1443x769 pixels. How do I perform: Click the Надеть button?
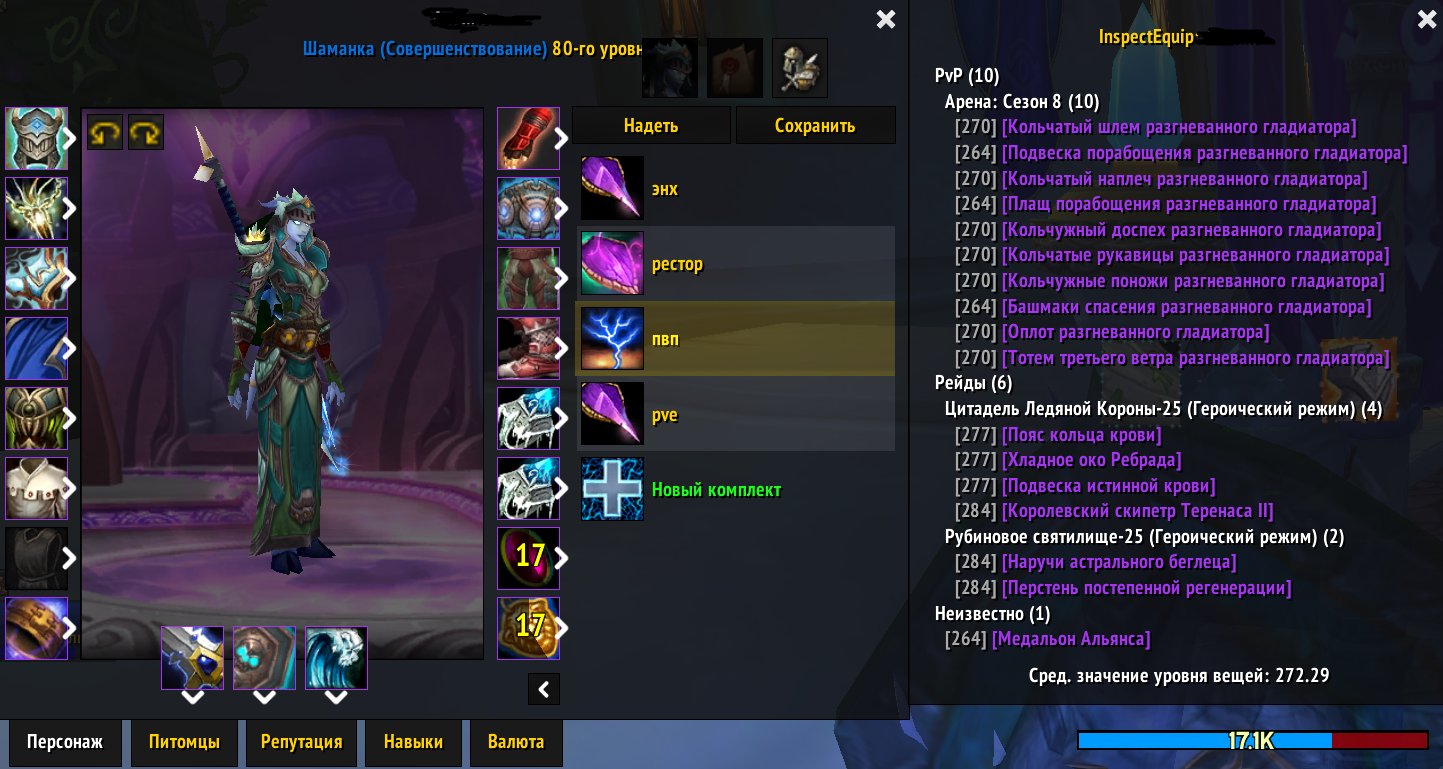point(651,126)
